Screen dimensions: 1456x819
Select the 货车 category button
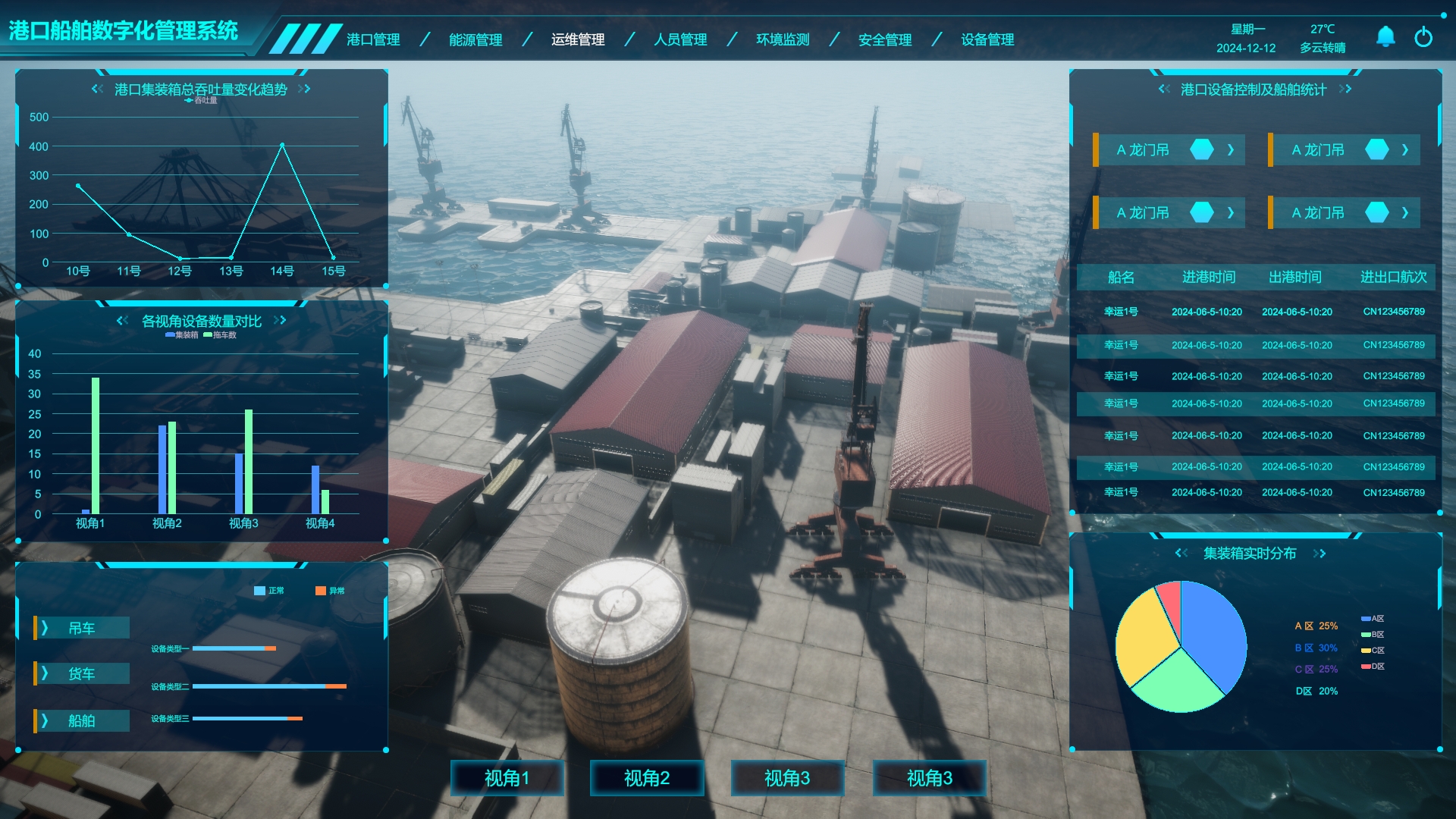click(82, 673)
